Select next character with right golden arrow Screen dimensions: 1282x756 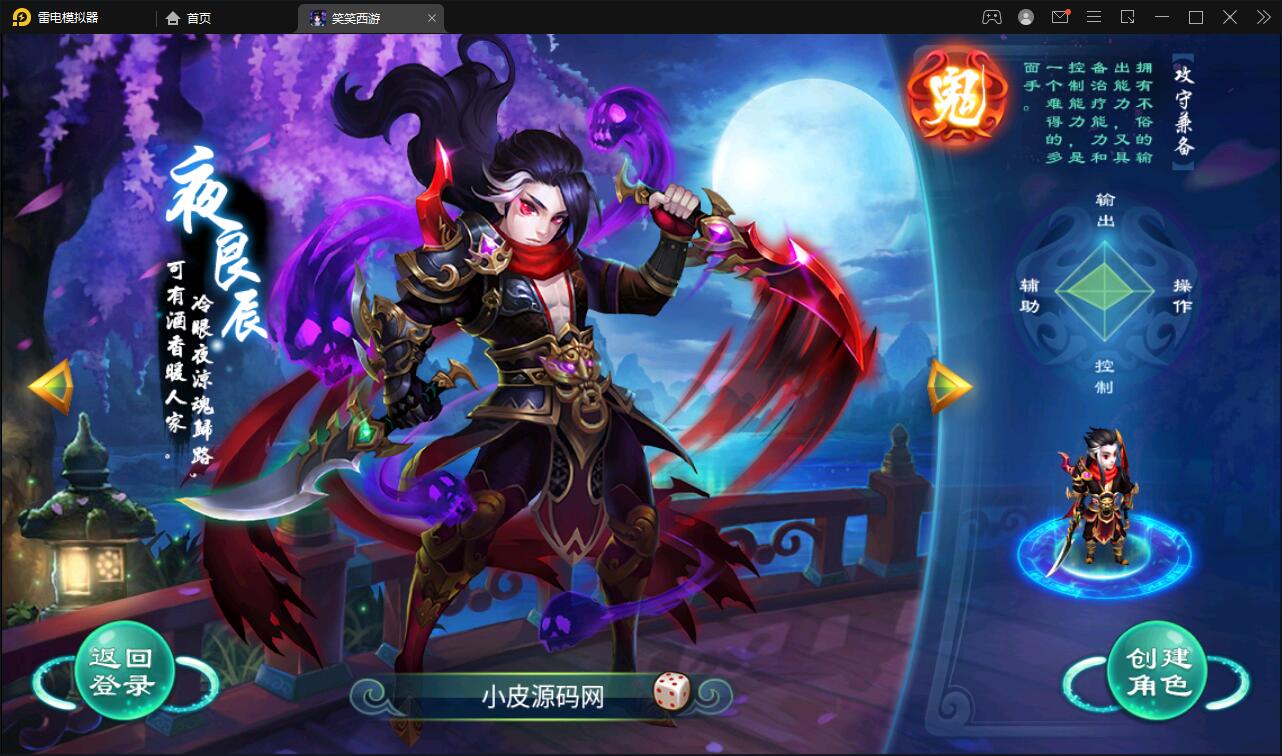pos(949,385)
